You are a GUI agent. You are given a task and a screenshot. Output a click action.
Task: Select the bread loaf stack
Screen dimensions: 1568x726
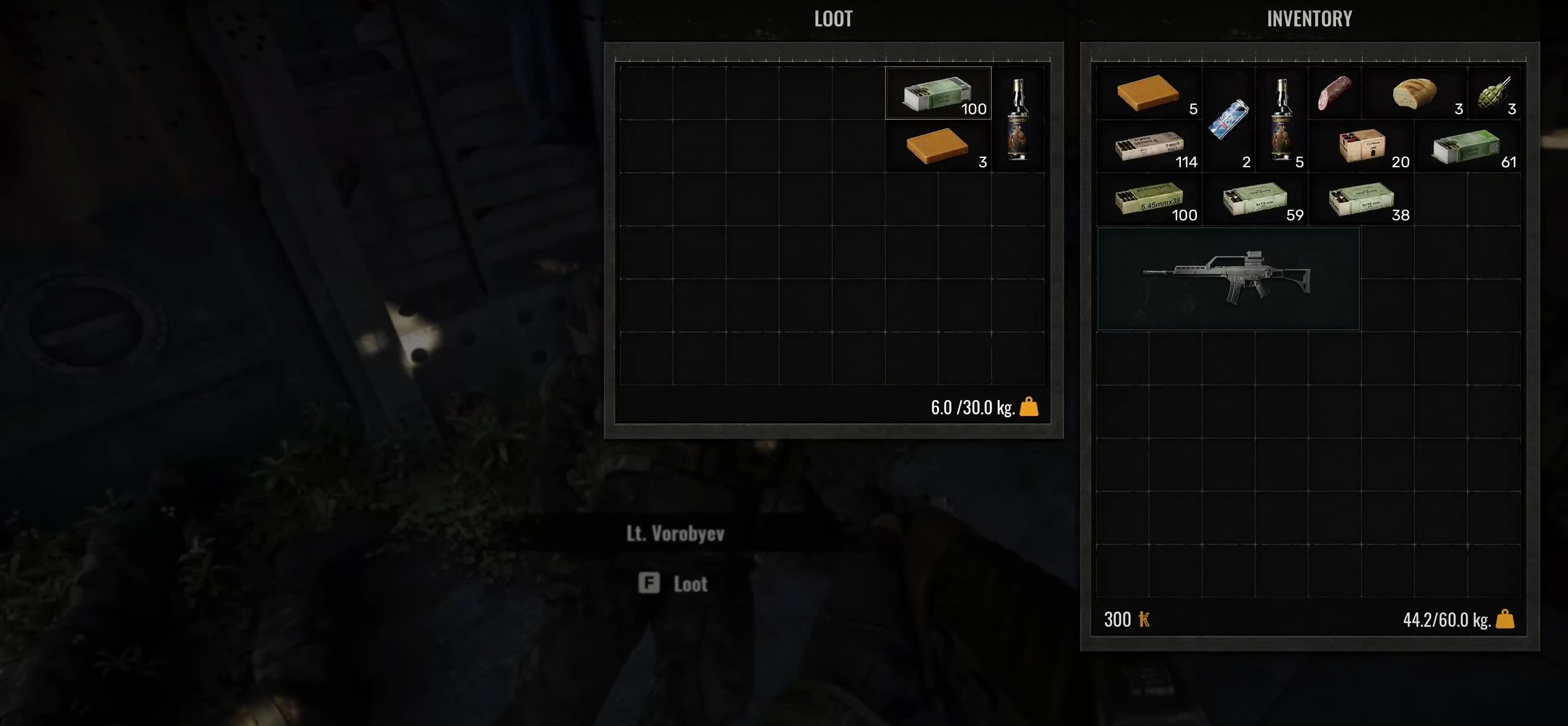point(1414,94)
